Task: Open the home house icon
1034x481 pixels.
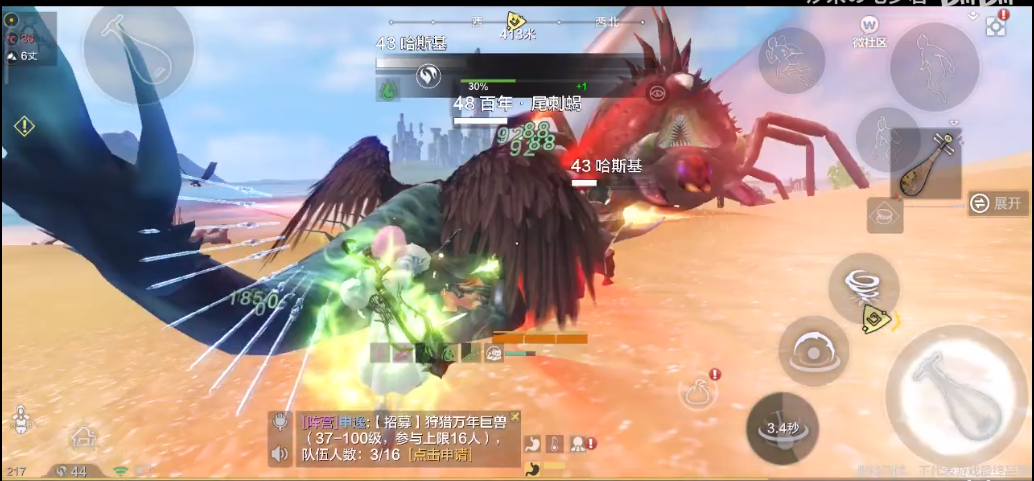Action: point(83,437)
